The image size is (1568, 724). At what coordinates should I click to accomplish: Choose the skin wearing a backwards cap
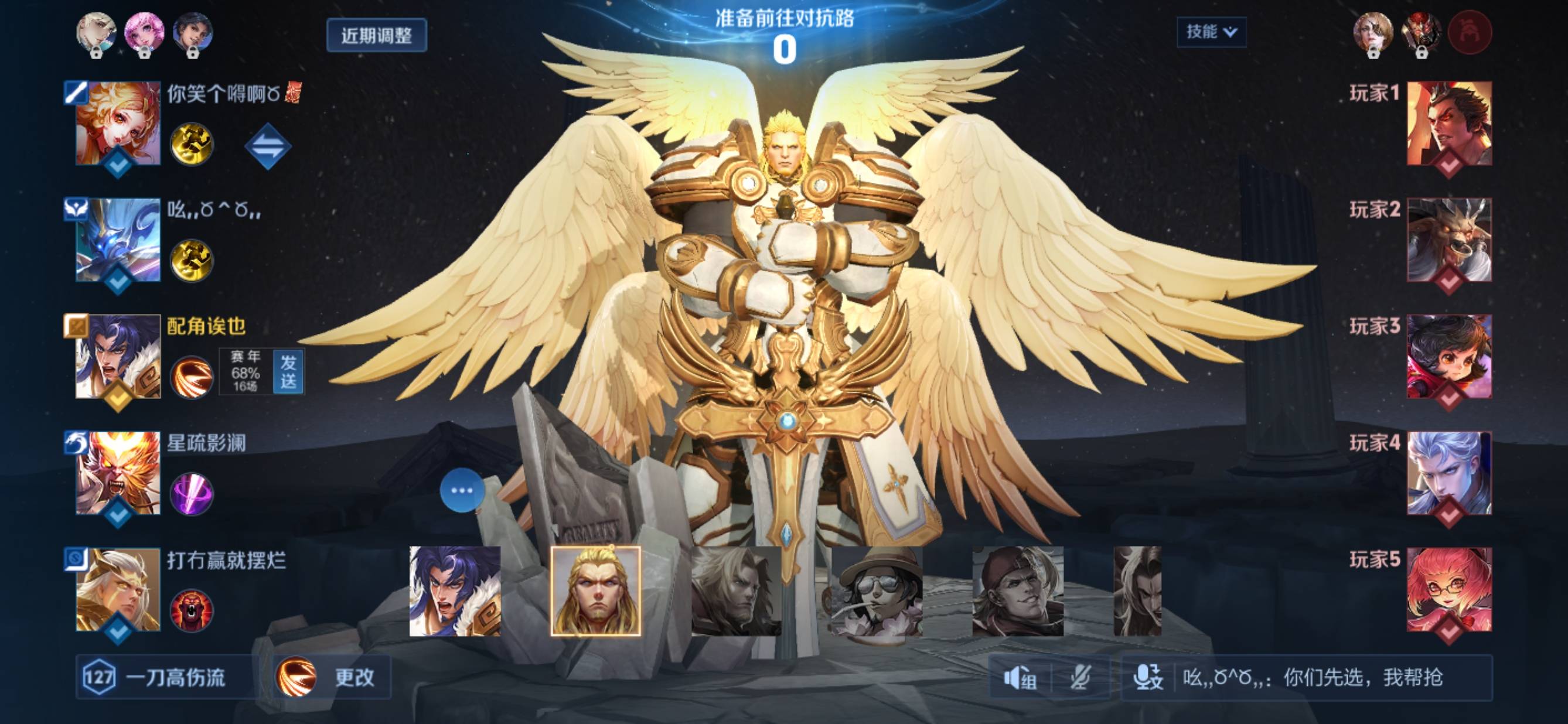[1017, 591]
